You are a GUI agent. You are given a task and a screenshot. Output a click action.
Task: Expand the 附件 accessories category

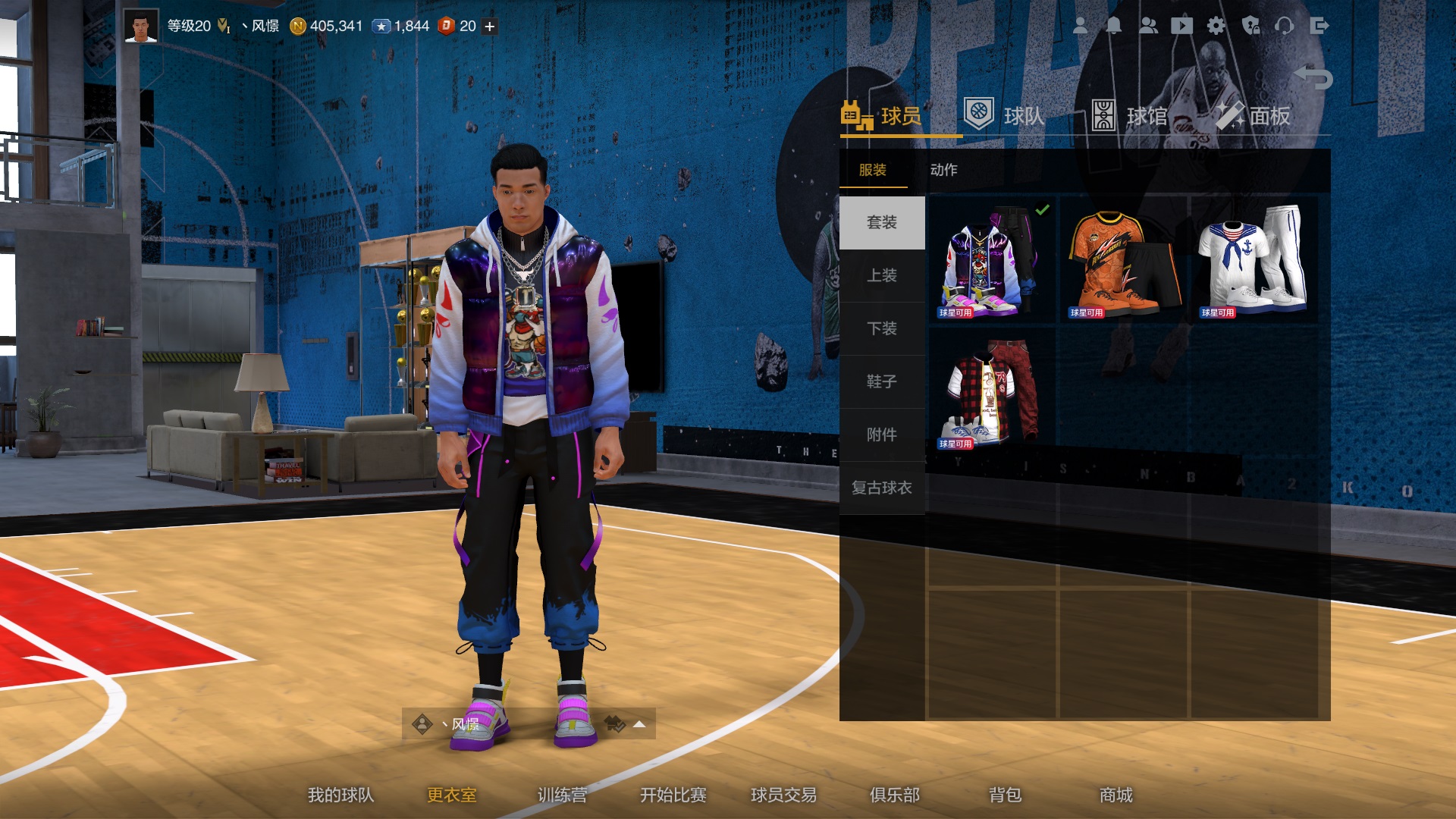[x=882, y=435]
